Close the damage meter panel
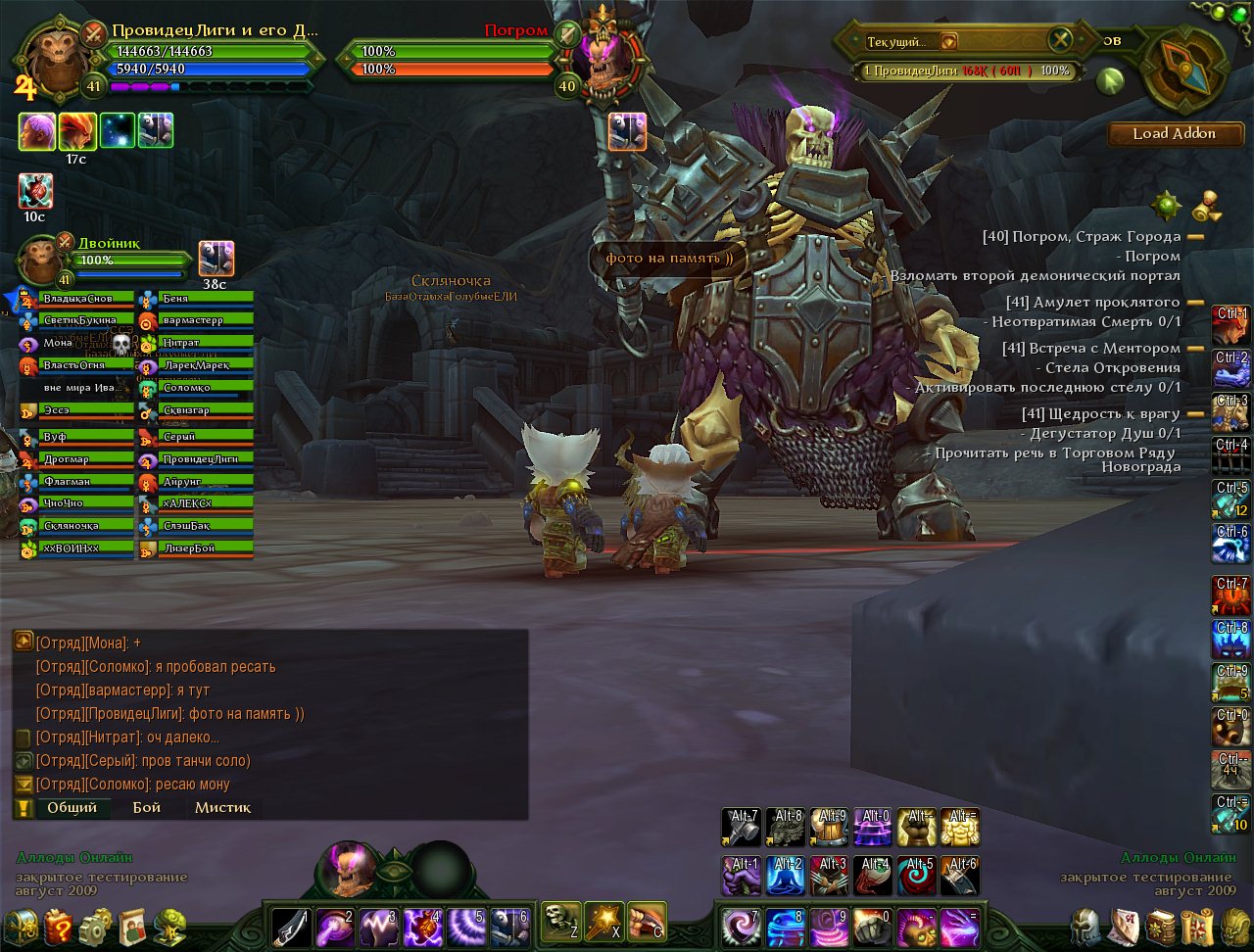 click(x=1060, y=40)
